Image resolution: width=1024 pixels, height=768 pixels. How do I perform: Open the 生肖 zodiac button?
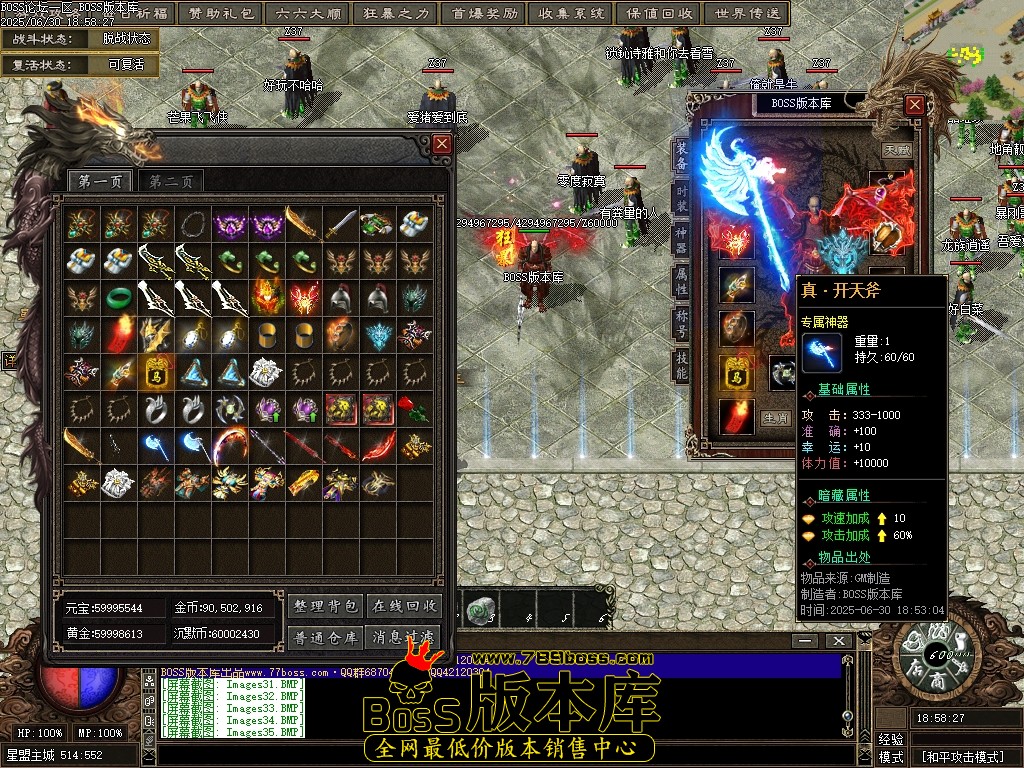pyautogui.click(x=775, y=418)
